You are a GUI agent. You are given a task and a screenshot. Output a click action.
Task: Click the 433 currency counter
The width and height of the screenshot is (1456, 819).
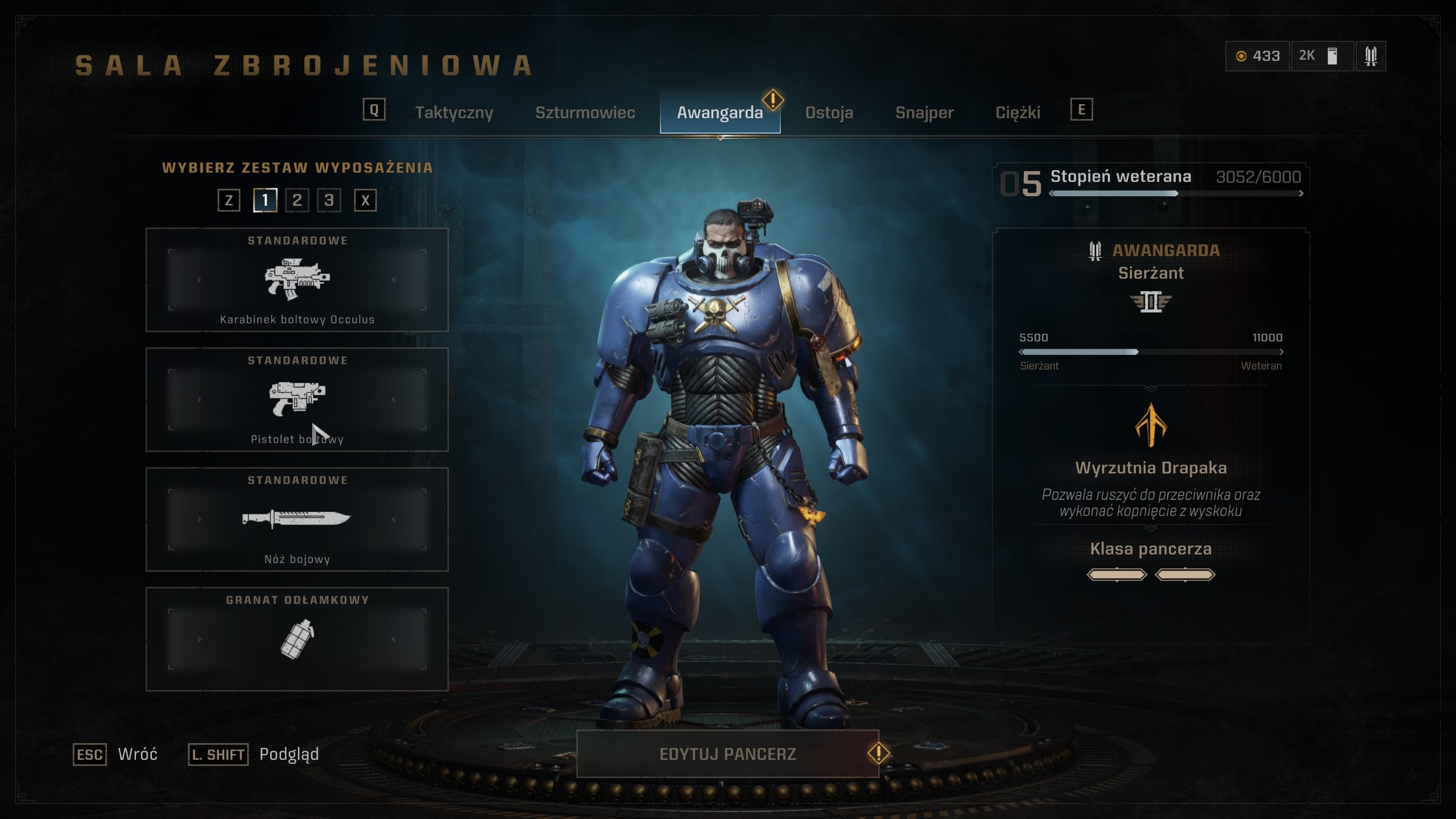[1257, 56]
